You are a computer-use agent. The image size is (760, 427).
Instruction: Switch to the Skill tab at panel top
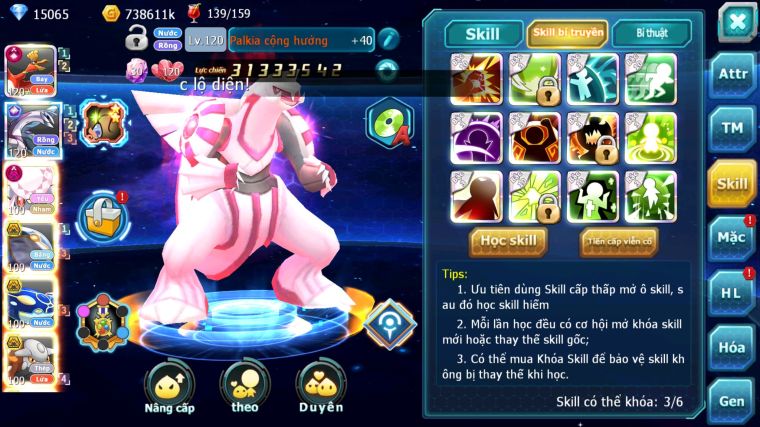482,34
